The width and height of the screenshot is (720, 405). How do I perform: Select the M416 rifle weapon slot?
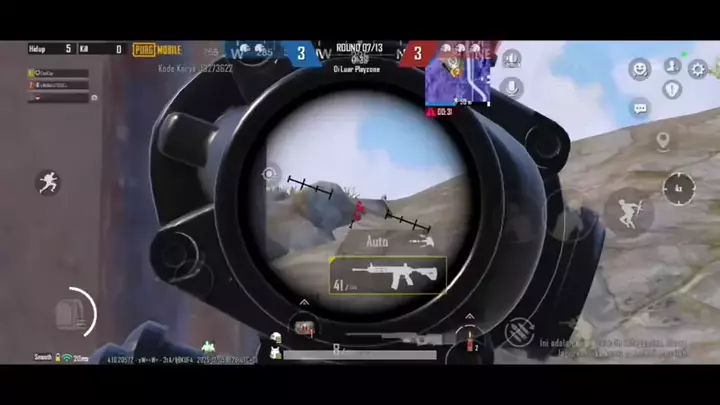click(388, 275)
